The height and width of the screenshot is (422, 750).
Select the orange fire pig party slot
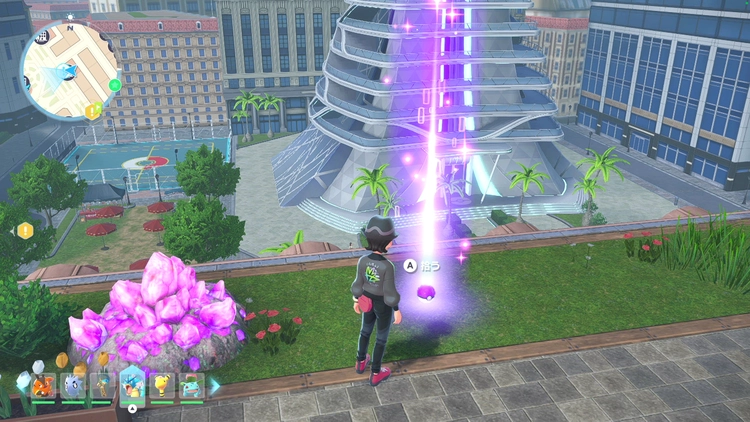pos(43,385)
